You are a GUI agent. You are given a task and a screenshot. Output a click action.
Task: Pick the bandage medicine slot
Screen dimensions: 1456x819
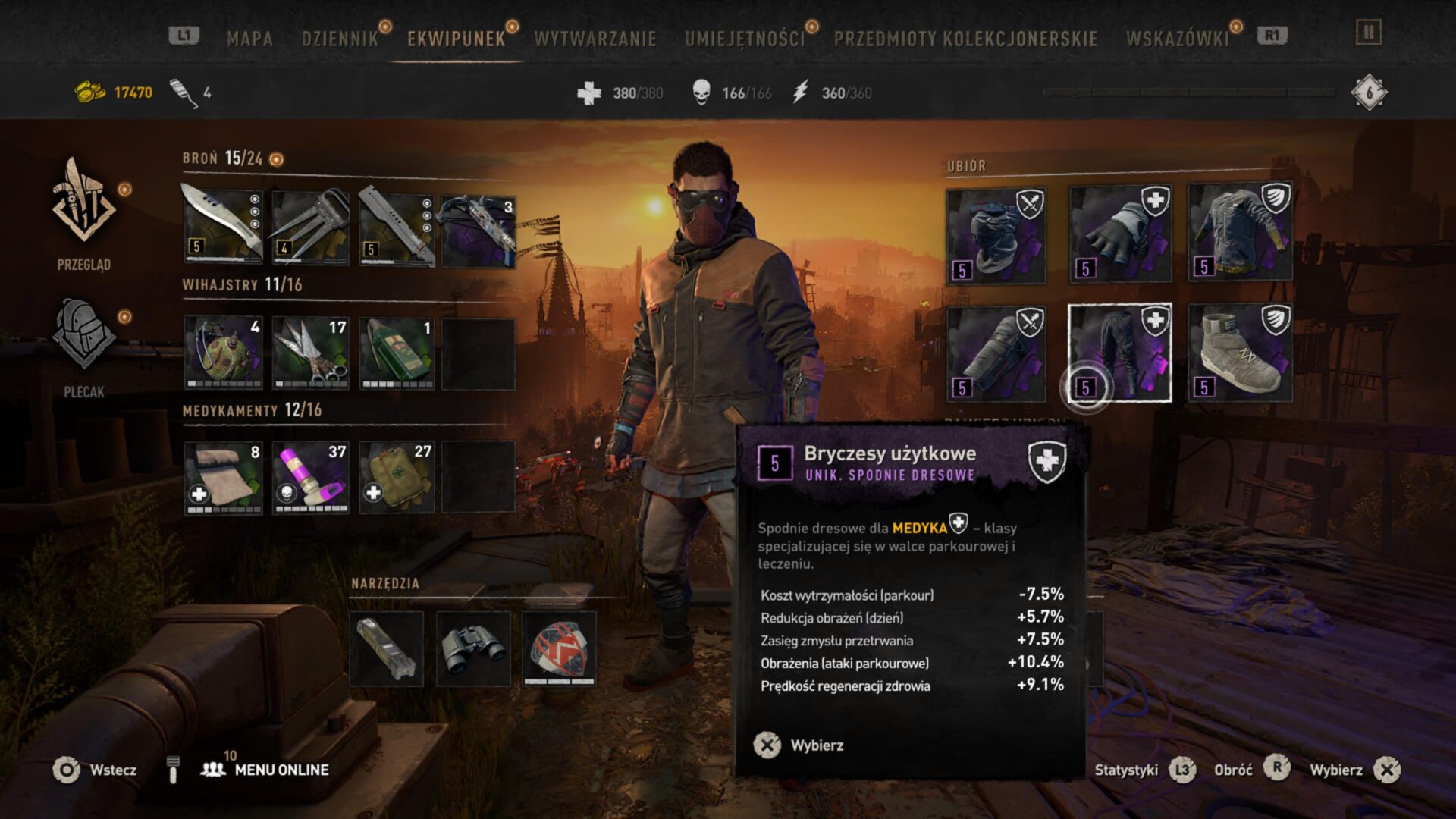(x=223, y=478)
